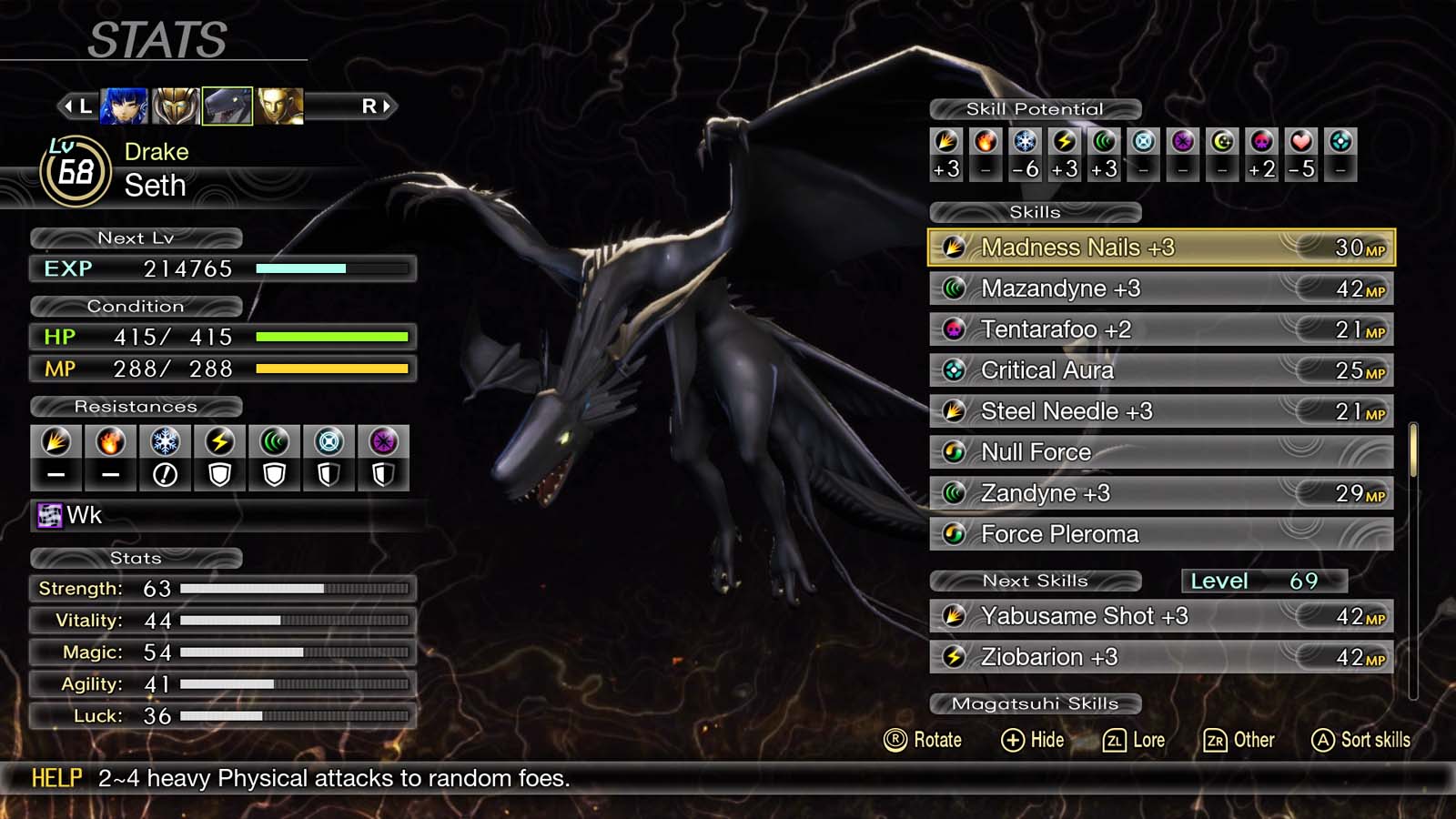Click the Ailment icon beside Tentarafoo

tap(955, 329)
